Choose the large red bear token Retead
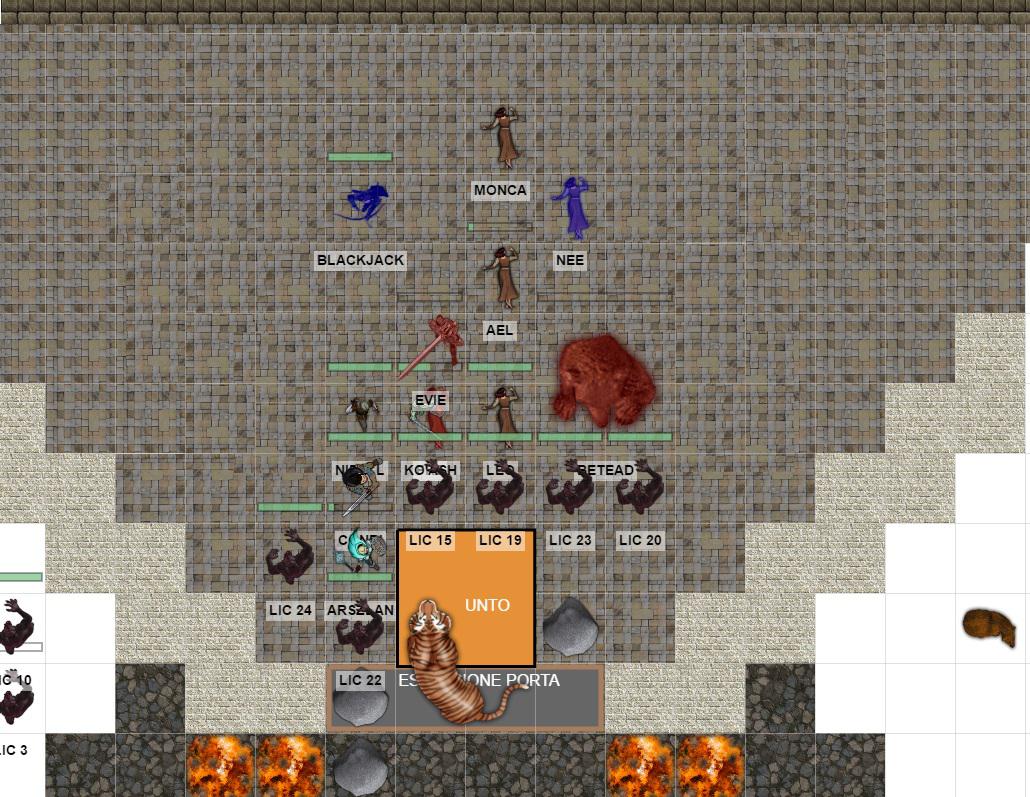 click(604, 381)
